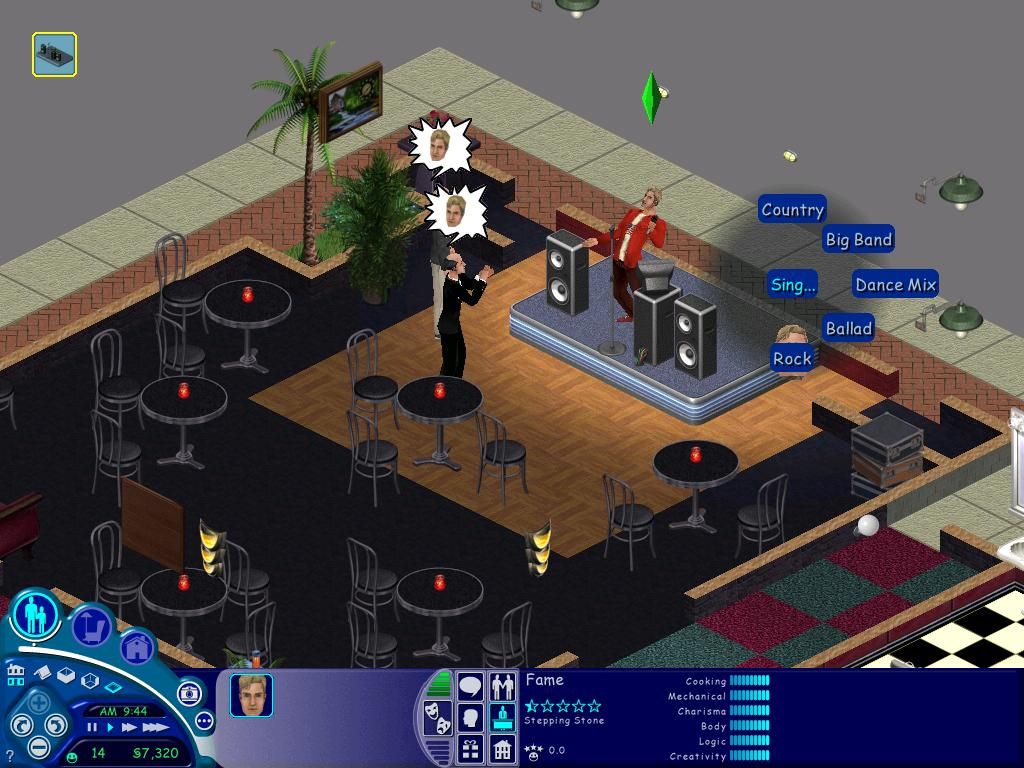The width and height of the screenshot is (1024, 768).
Task: Select the Big Band song style
Action: 858,240
